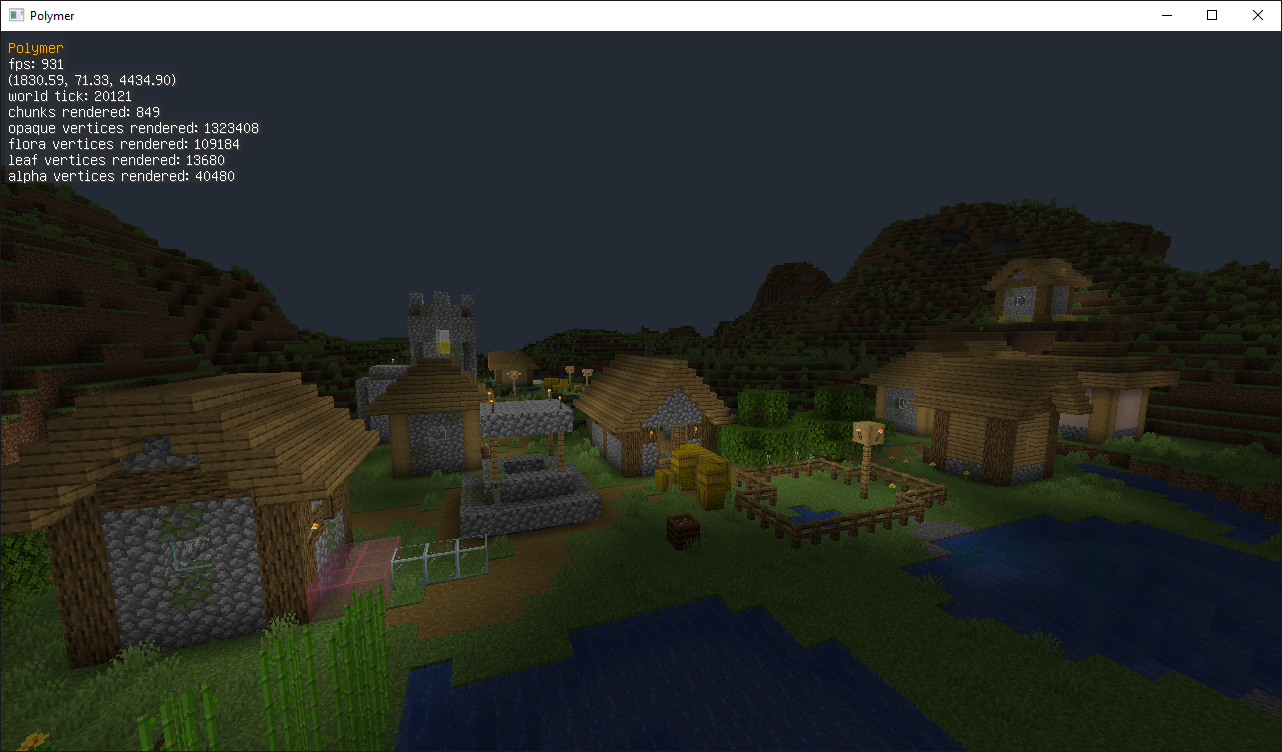
Task: Select the village bell on the wooden post
Action: coord(513,374)
